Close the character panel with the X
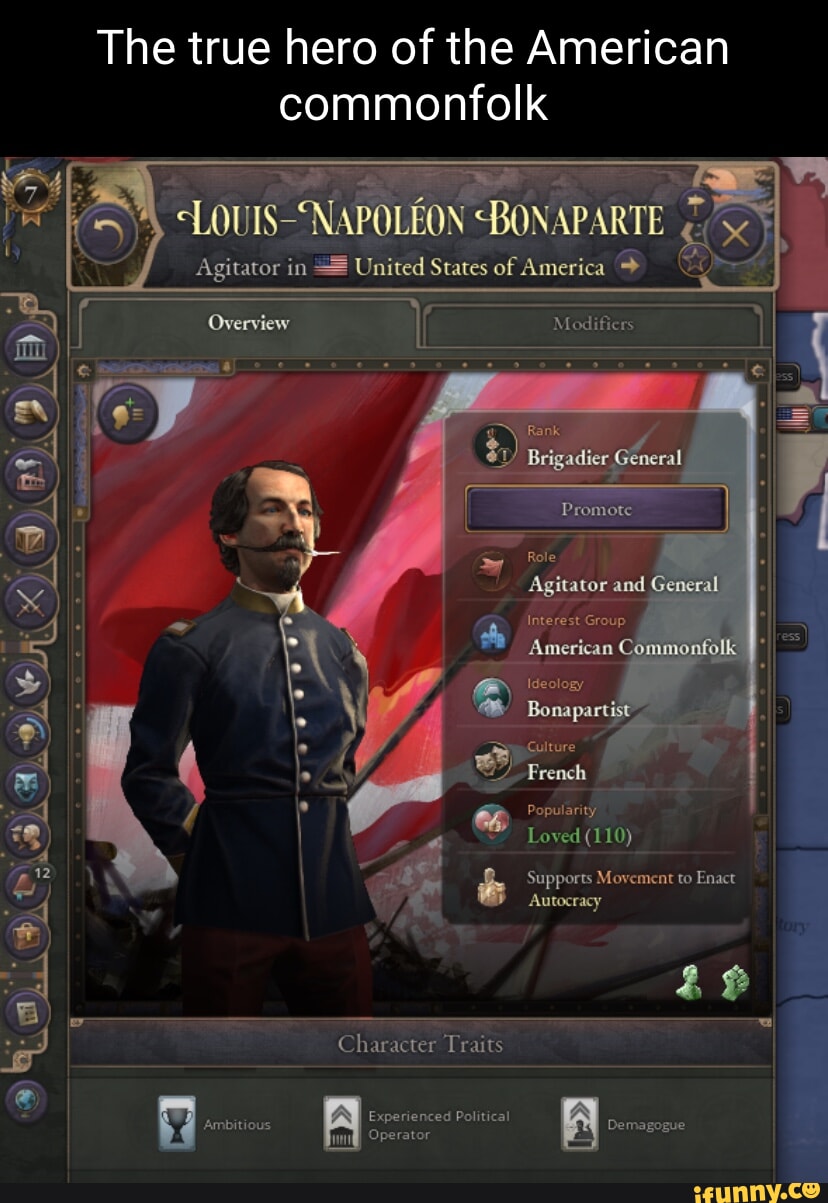828x1203 pixels. 735,237
